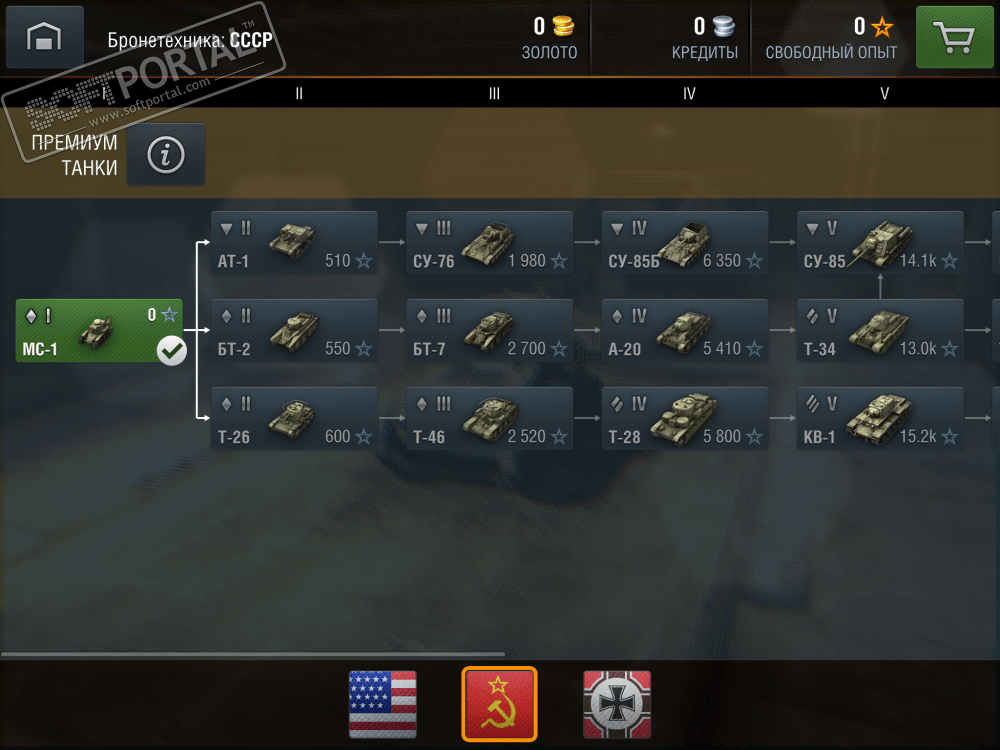Viewport: 1000px width, 750px height.
Task: Choose the Т-46 tank node
Action: [489, 418]
